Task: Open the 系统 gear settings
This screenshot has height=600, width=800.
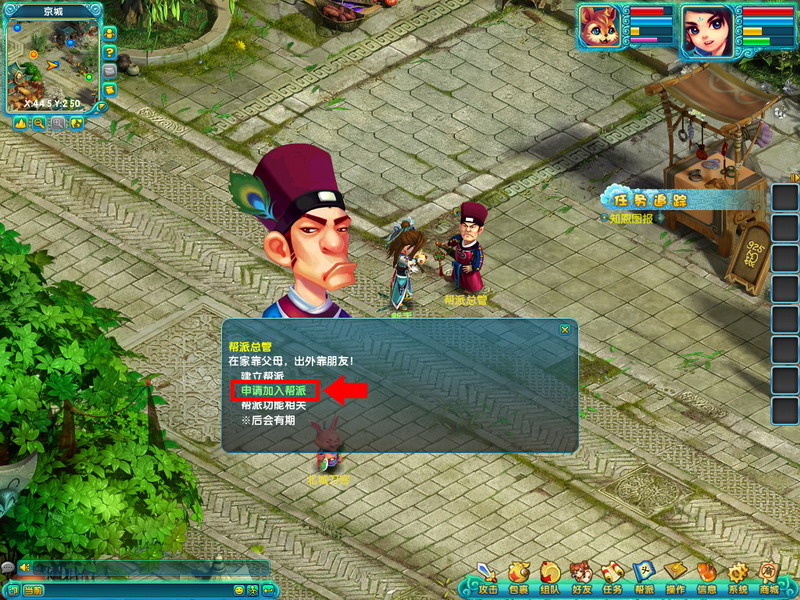Action: pyautogui.click(x=737, y=577)
